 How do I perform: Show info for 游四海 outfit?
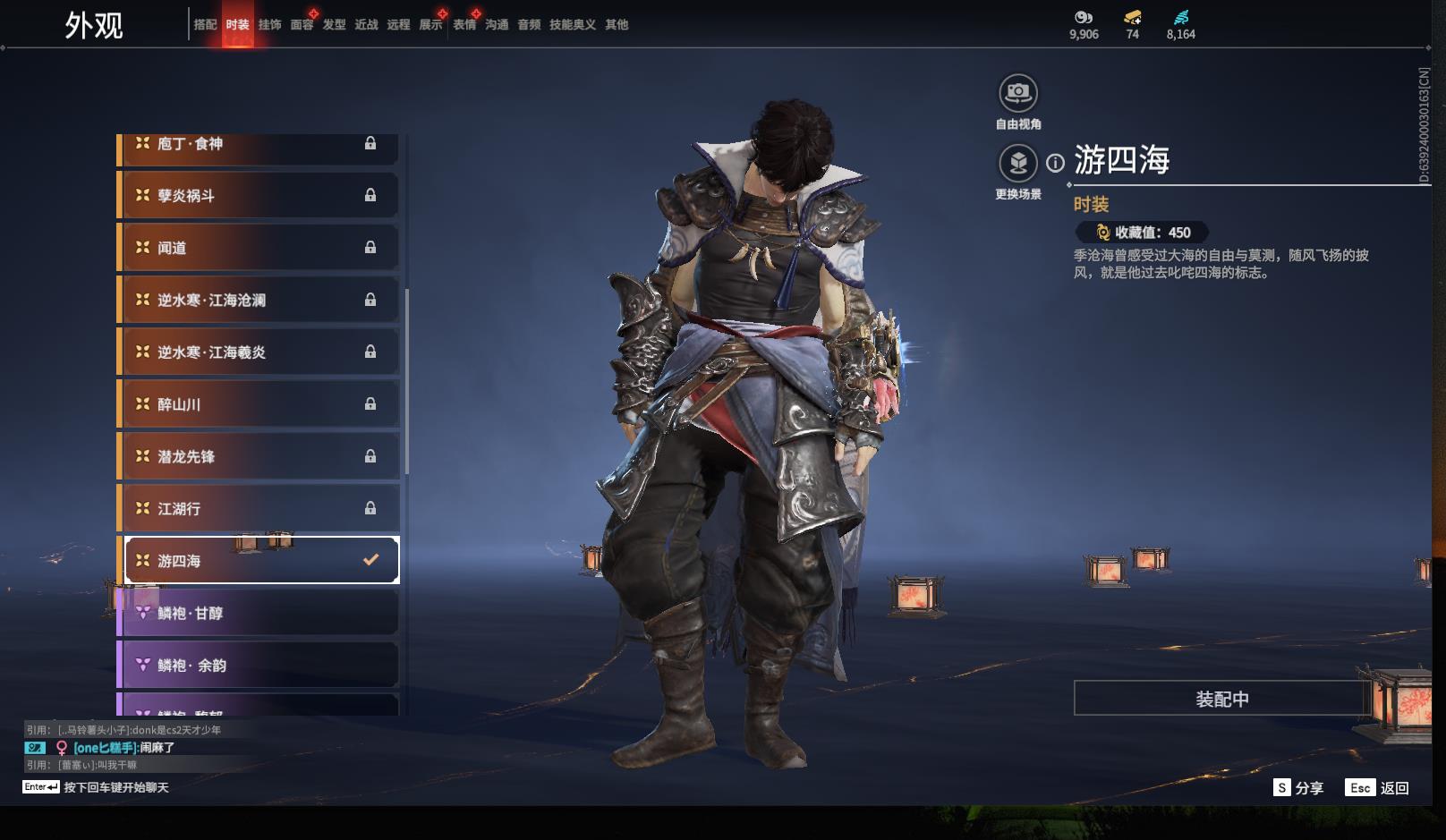click(x=1056, y=163)
